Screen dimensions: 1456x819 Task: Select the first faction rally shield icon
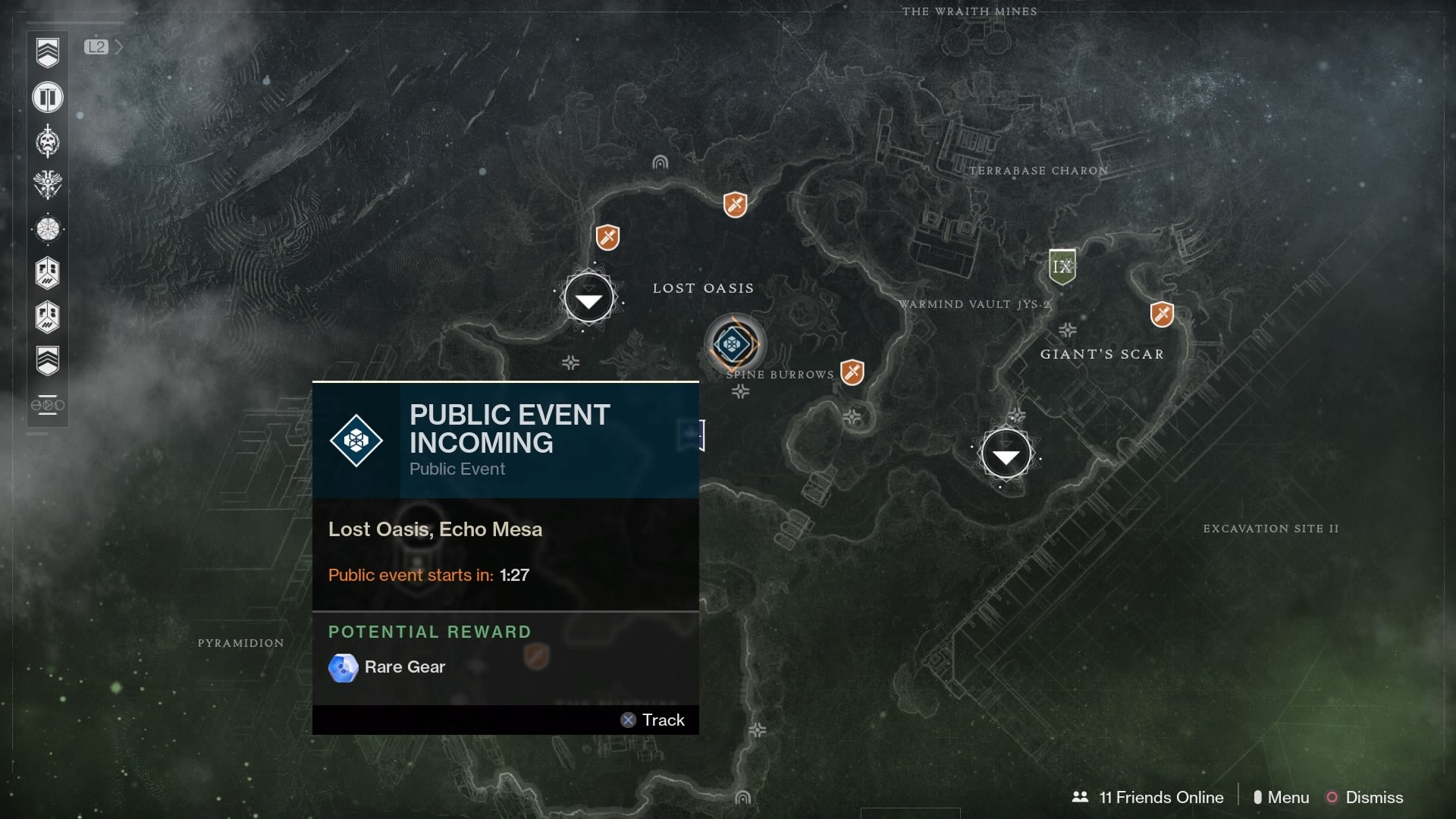[x=47, y=273]
